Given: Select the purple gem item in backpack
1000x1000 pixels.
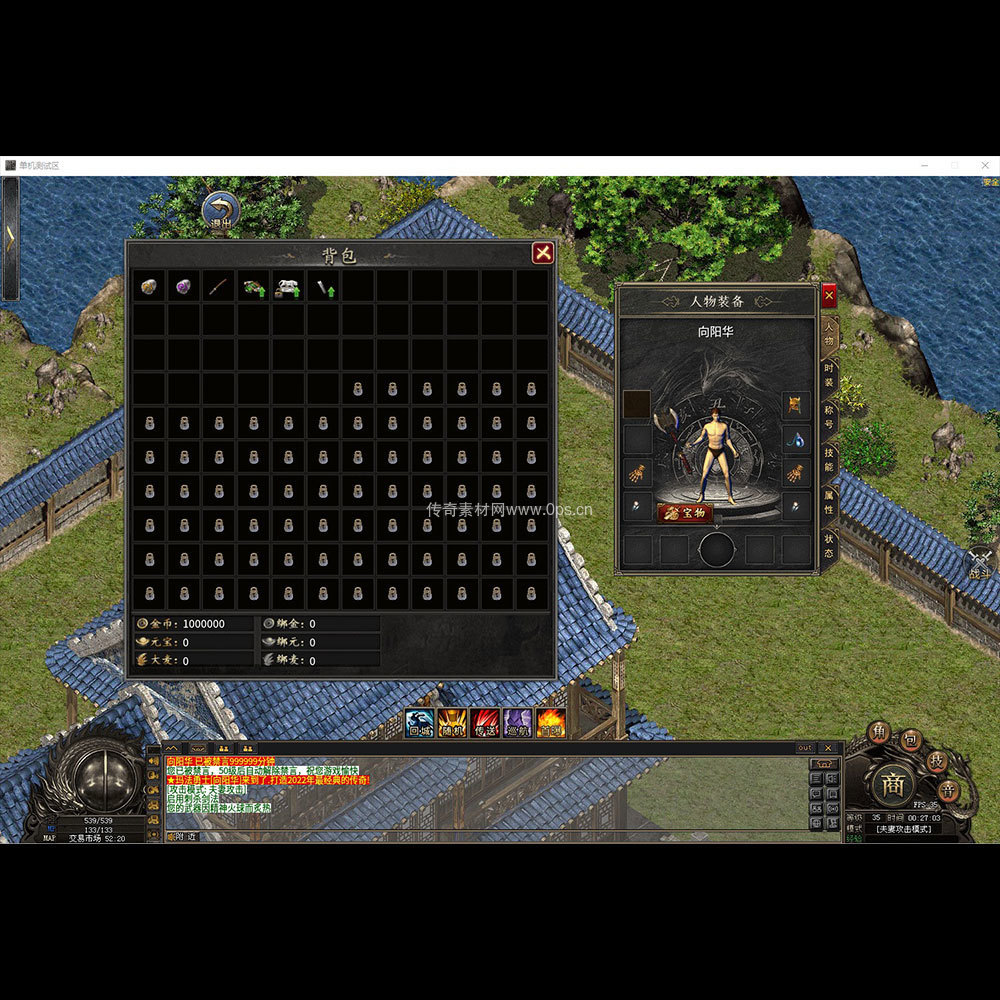Looking at the screenshot, I should point(185,287).
